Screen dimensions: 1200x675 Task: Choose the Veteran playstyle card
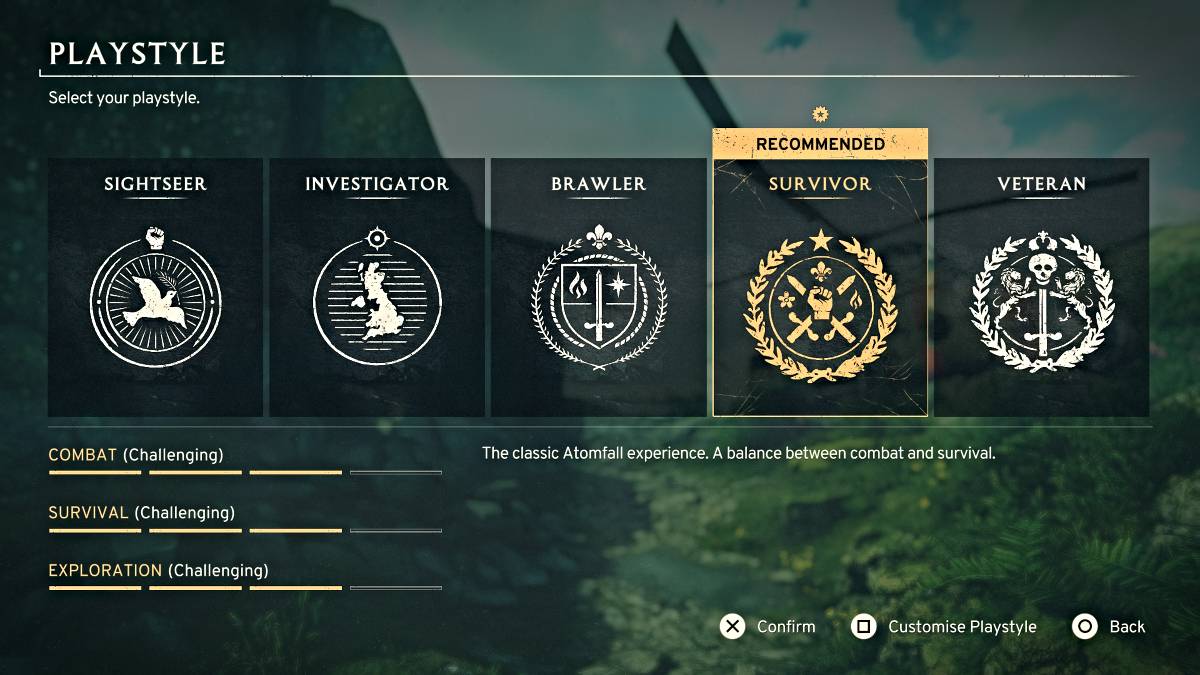(1041, 288)
